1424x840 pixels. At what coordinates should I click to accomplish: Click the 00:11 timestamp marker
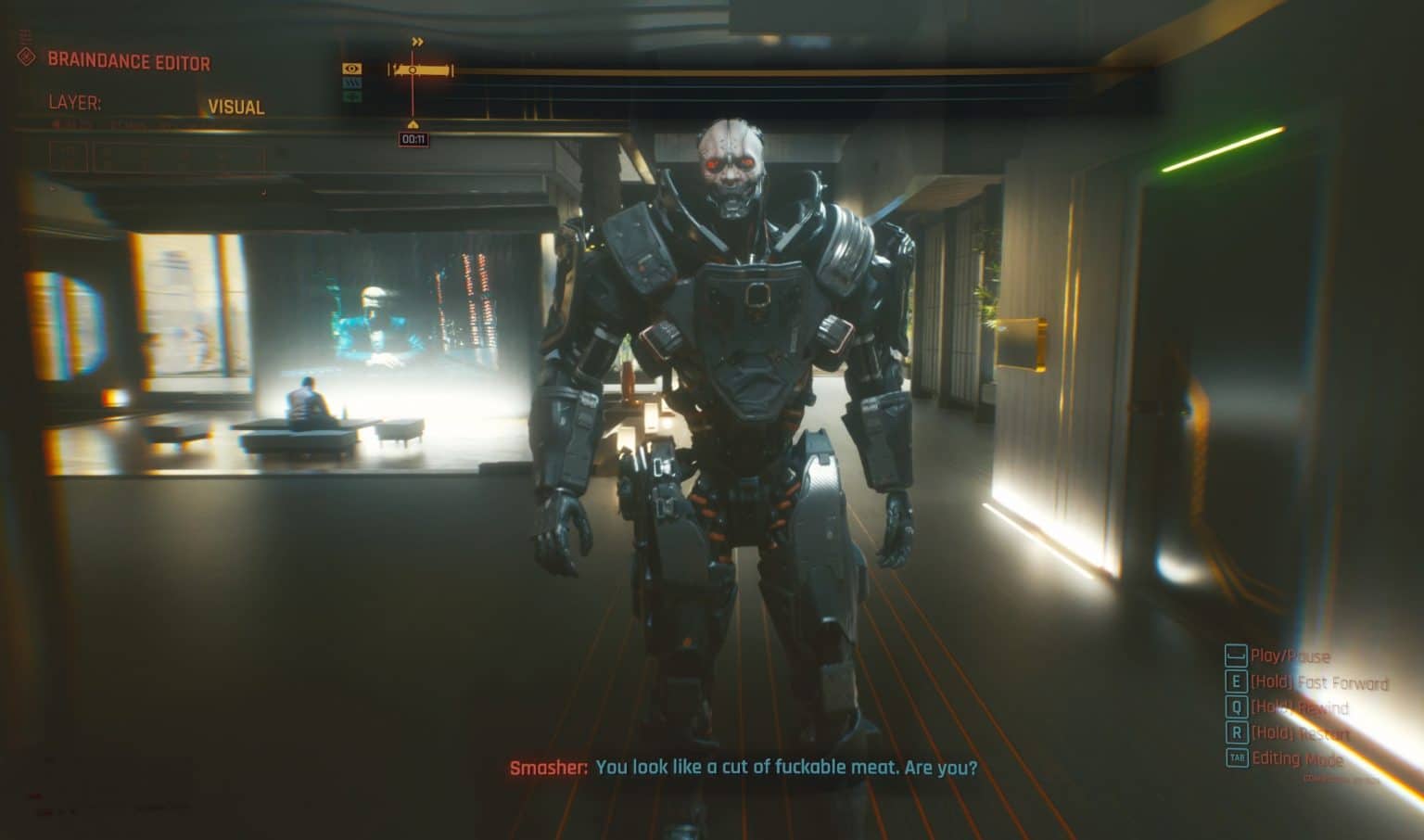(x=413, y=140)
